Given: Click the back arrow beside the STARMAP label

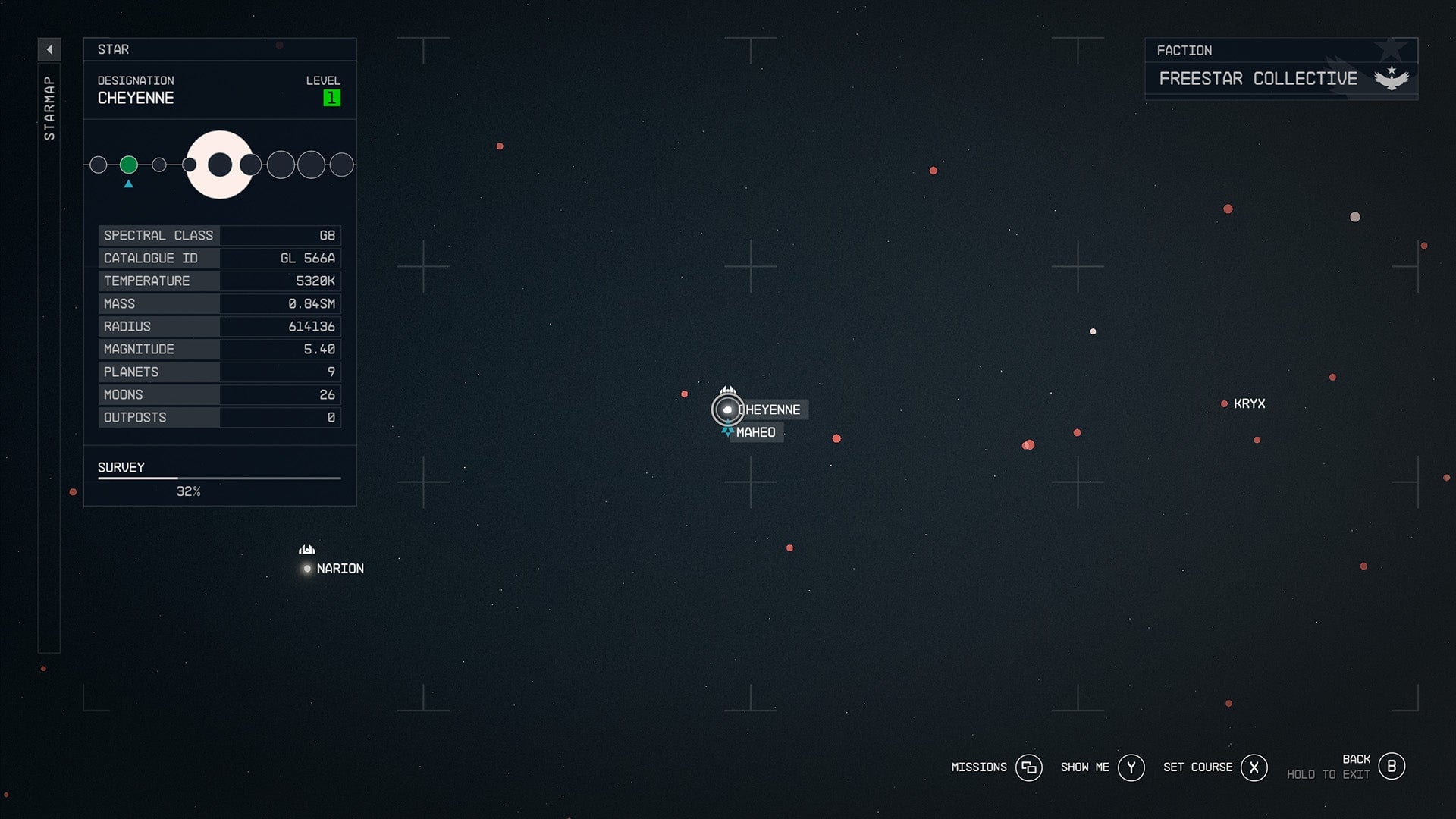Looking at the screenshot, I should (x=49, y=49).
